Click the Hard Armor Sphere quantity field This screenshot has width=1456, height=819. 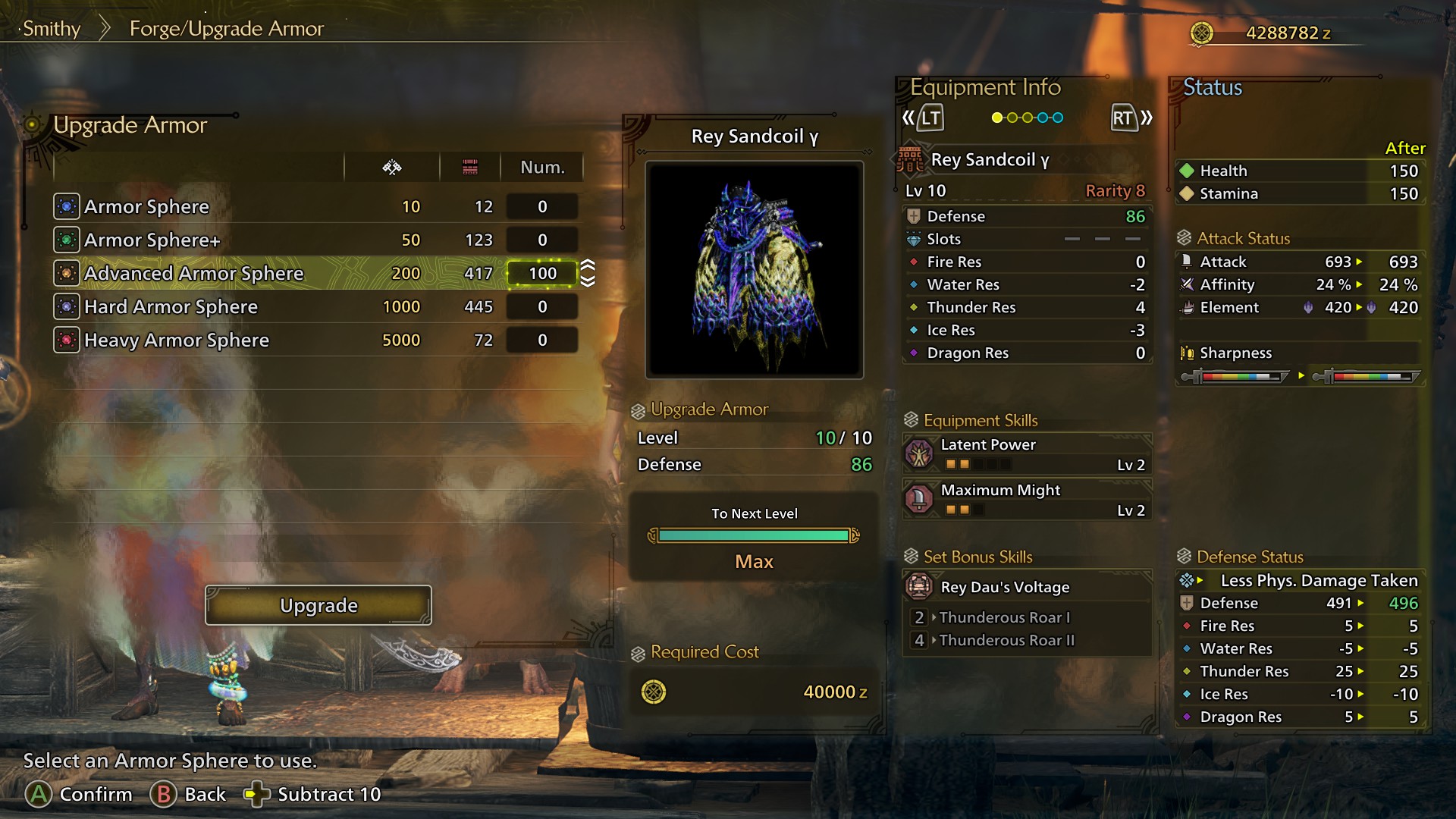pos(542,306)
